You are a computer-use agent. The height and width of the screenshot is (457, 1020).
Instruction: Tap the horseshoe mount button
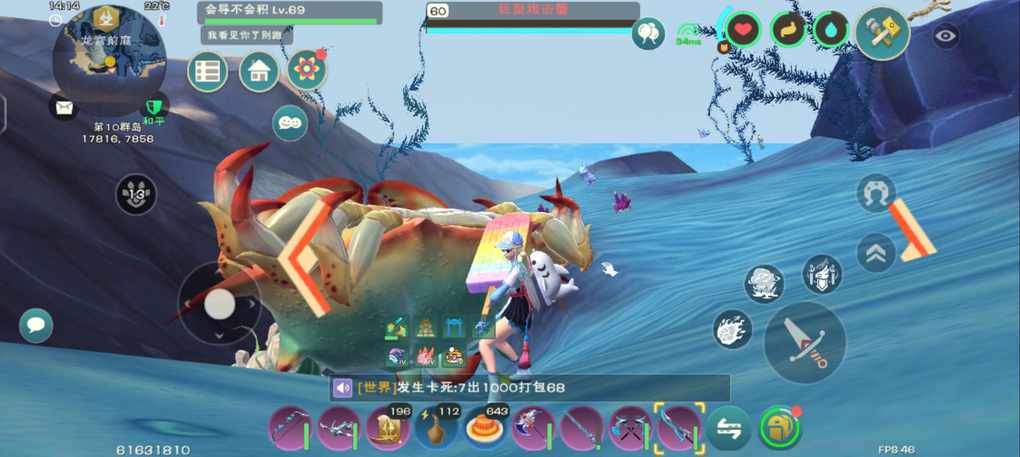pos(876,193)
